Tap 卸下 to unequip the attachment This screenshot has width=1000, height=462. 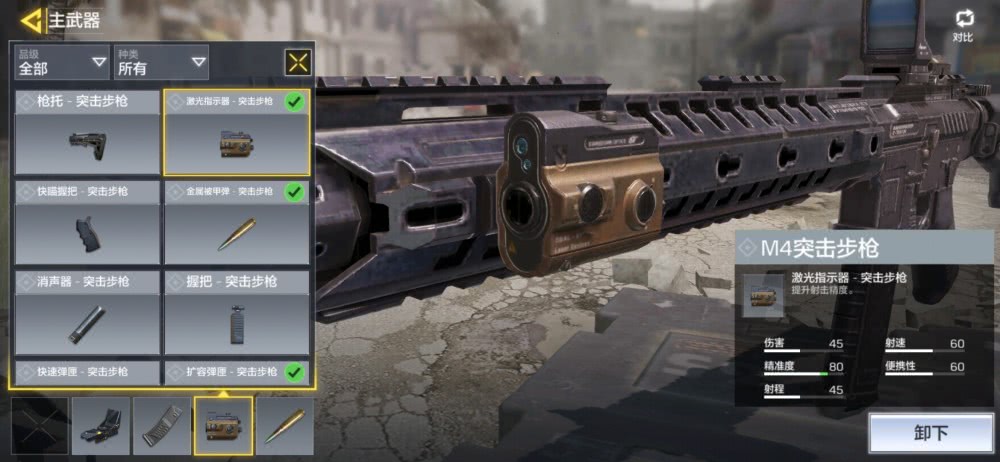(x=930, y=433)
